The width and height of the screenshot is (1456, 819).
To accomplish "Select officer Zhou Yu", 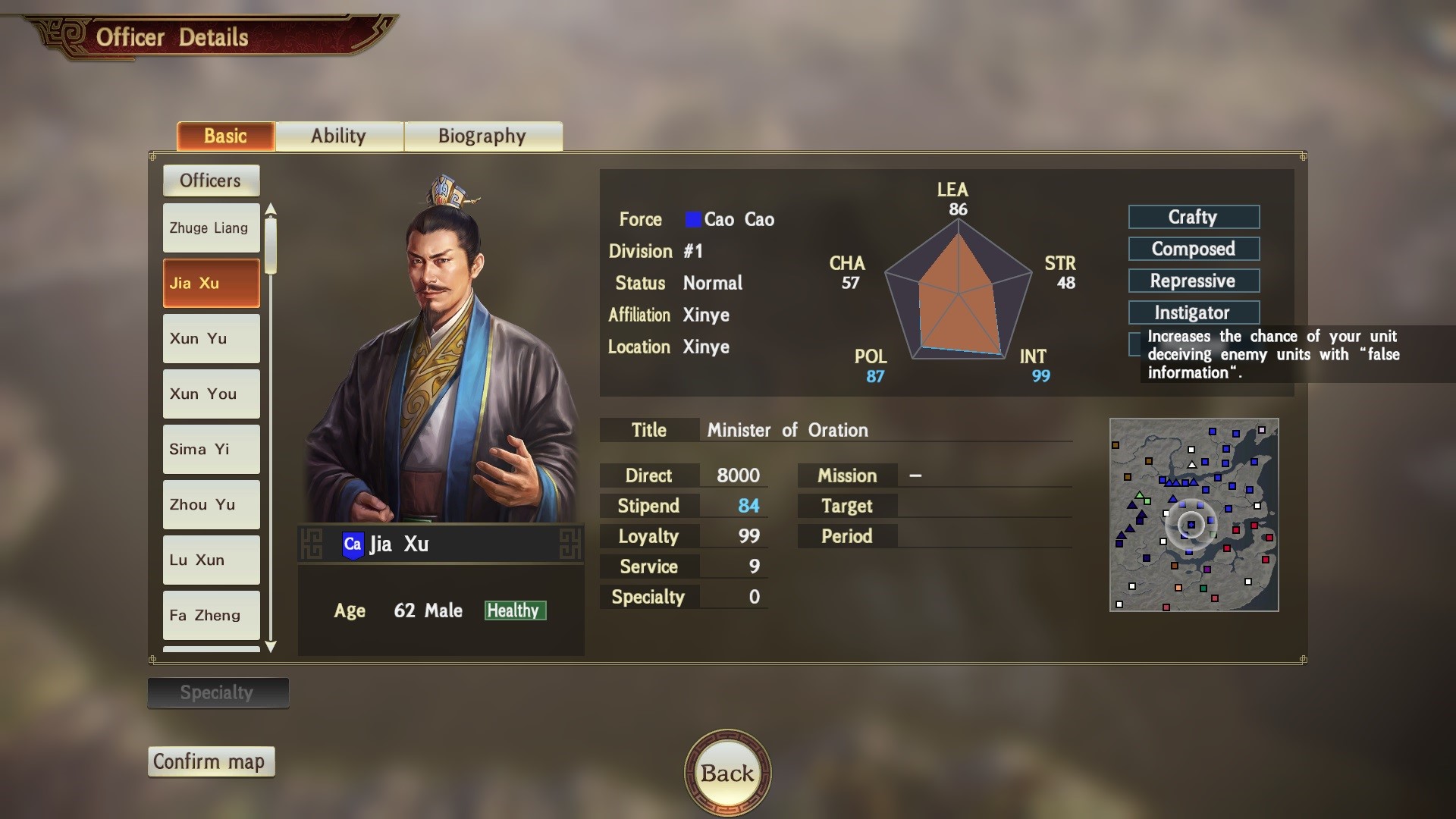I will [x=211, y=504].
